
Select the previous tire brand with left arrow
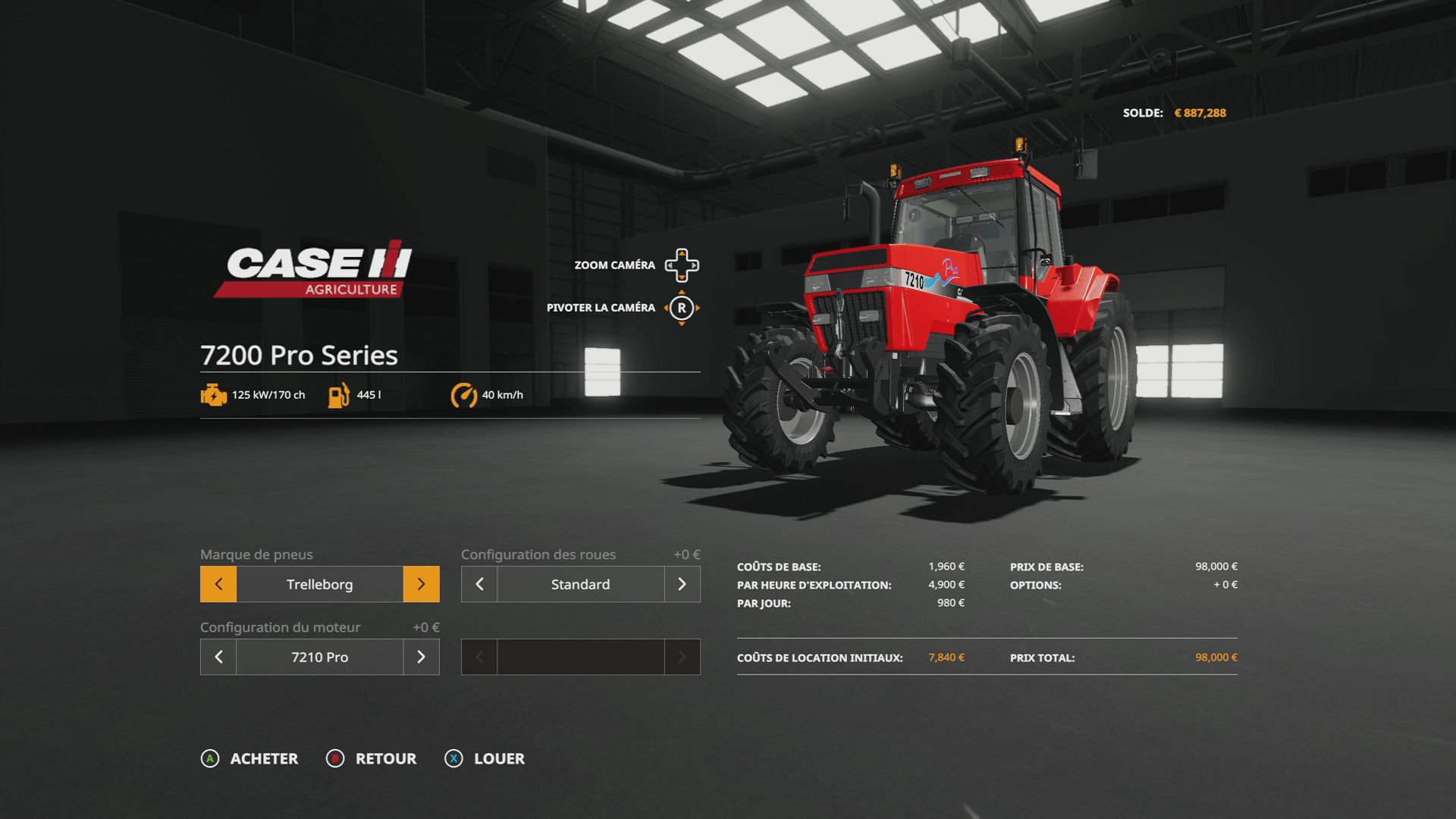point(218,584)
